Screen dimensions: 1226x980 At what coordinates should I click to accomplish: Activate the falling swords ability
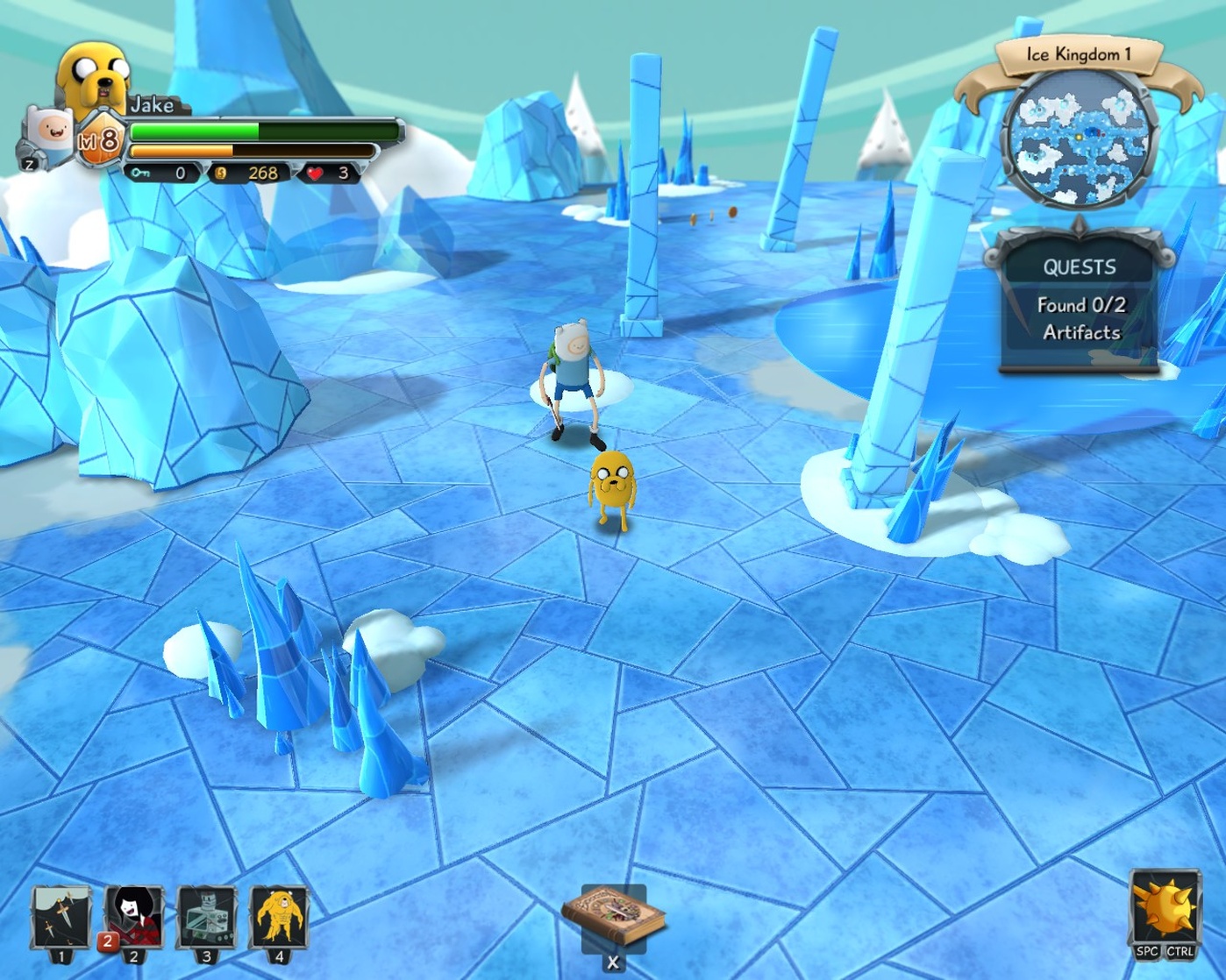tap(61, 917)
